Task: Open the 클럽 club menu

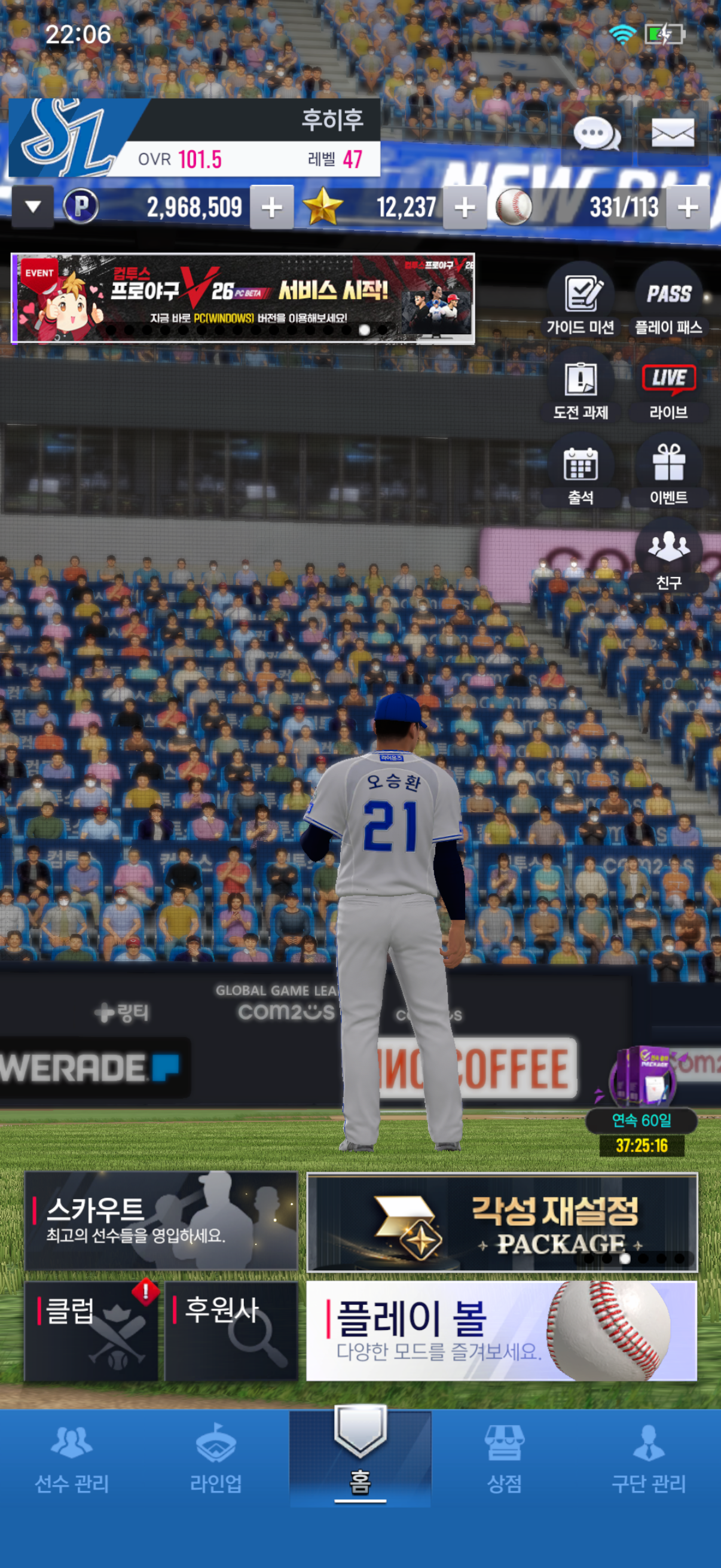Action: coord(91,1331)
